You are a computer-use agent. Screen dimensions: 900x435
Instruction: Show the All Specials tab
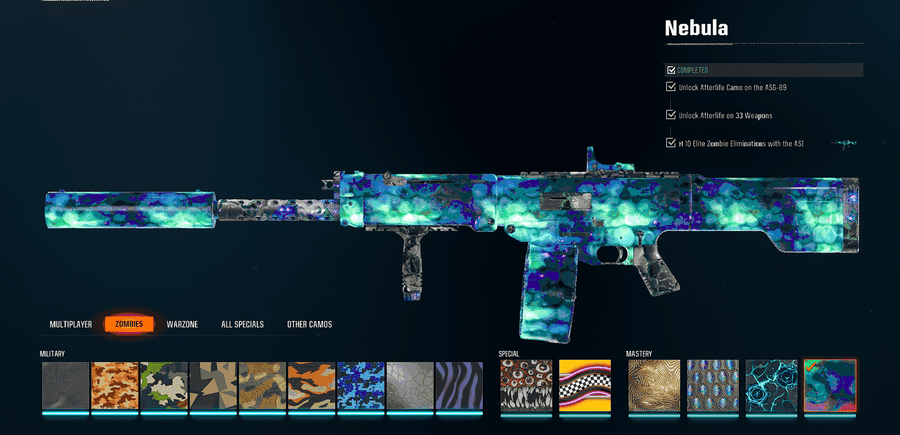(x=242, y=324)
